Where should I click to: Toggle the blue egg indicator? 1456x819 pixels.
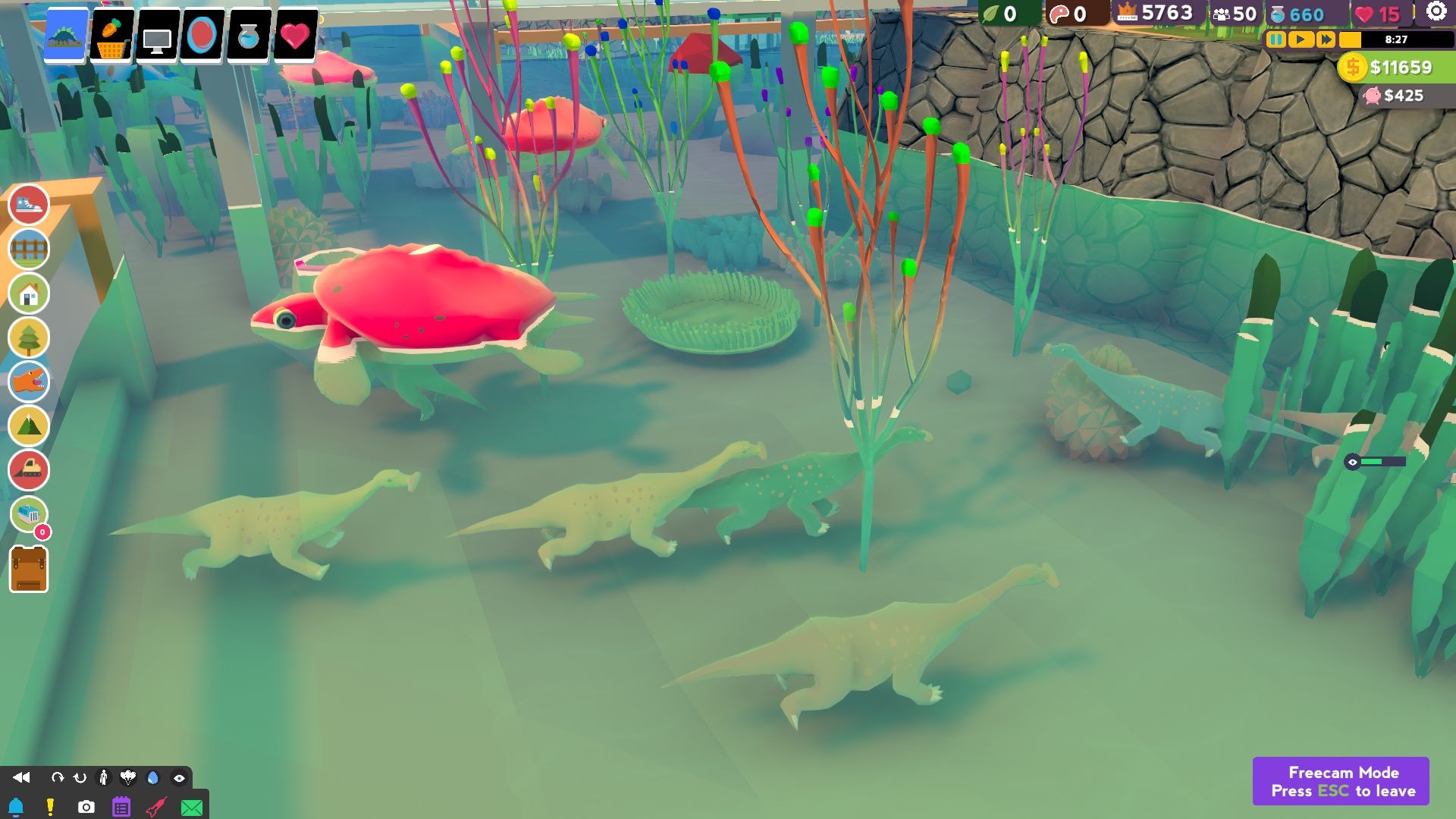tap(152, 778)
